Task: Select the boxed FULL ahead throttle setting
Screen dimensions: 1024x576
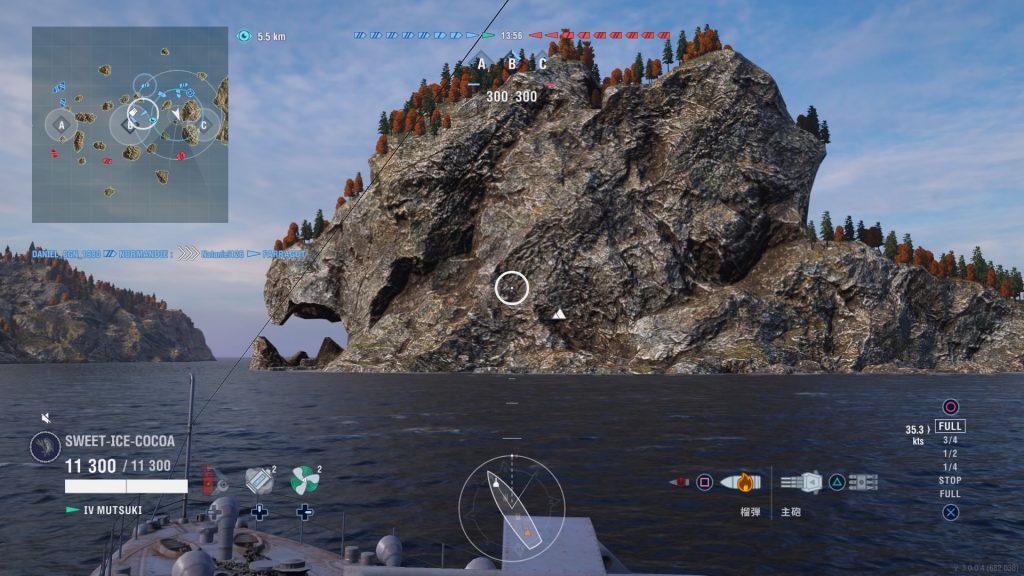Action: click(950, 426)
